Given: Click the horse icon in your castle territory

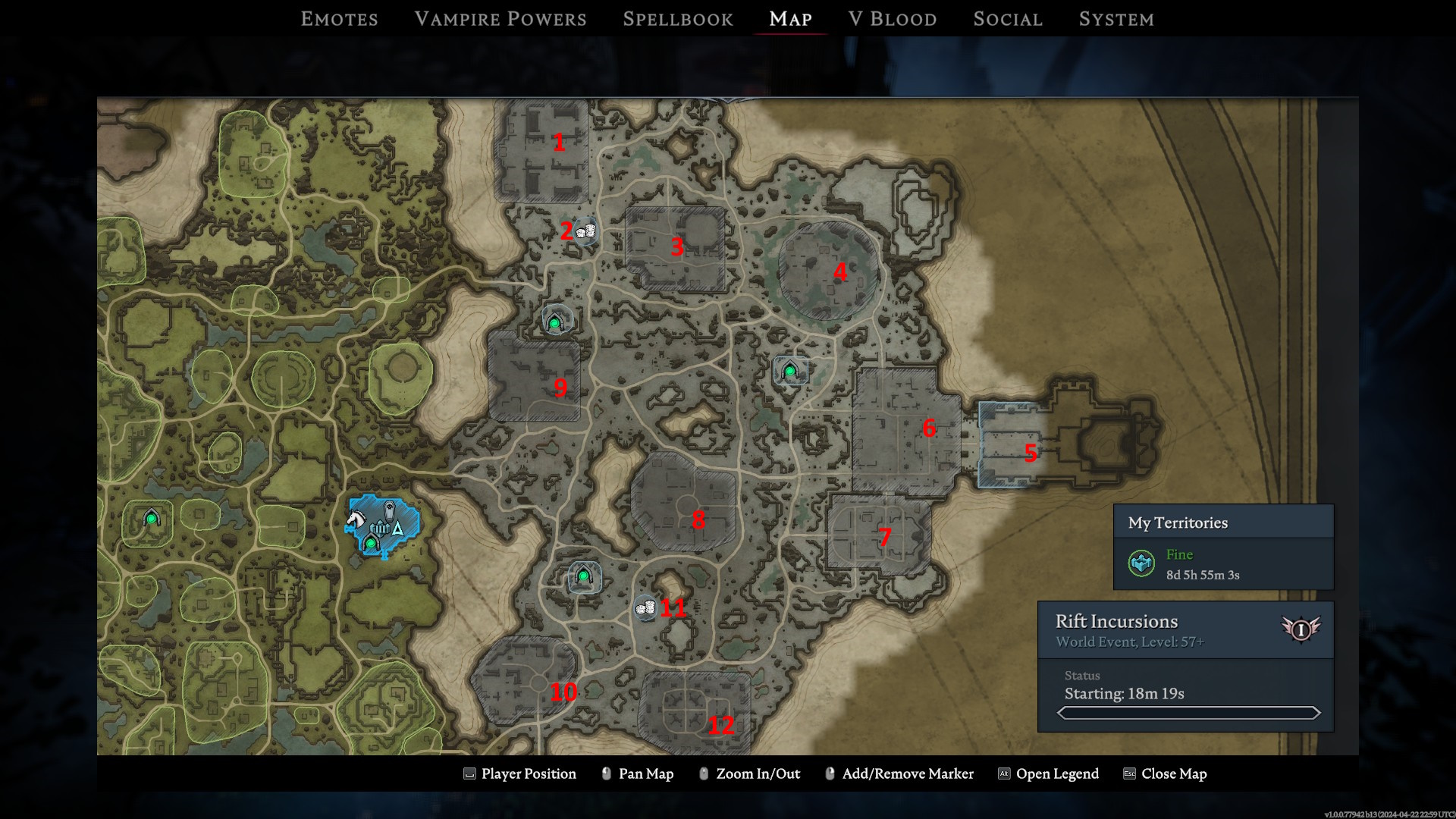Looking at the screenshot, I should (356, 518).
